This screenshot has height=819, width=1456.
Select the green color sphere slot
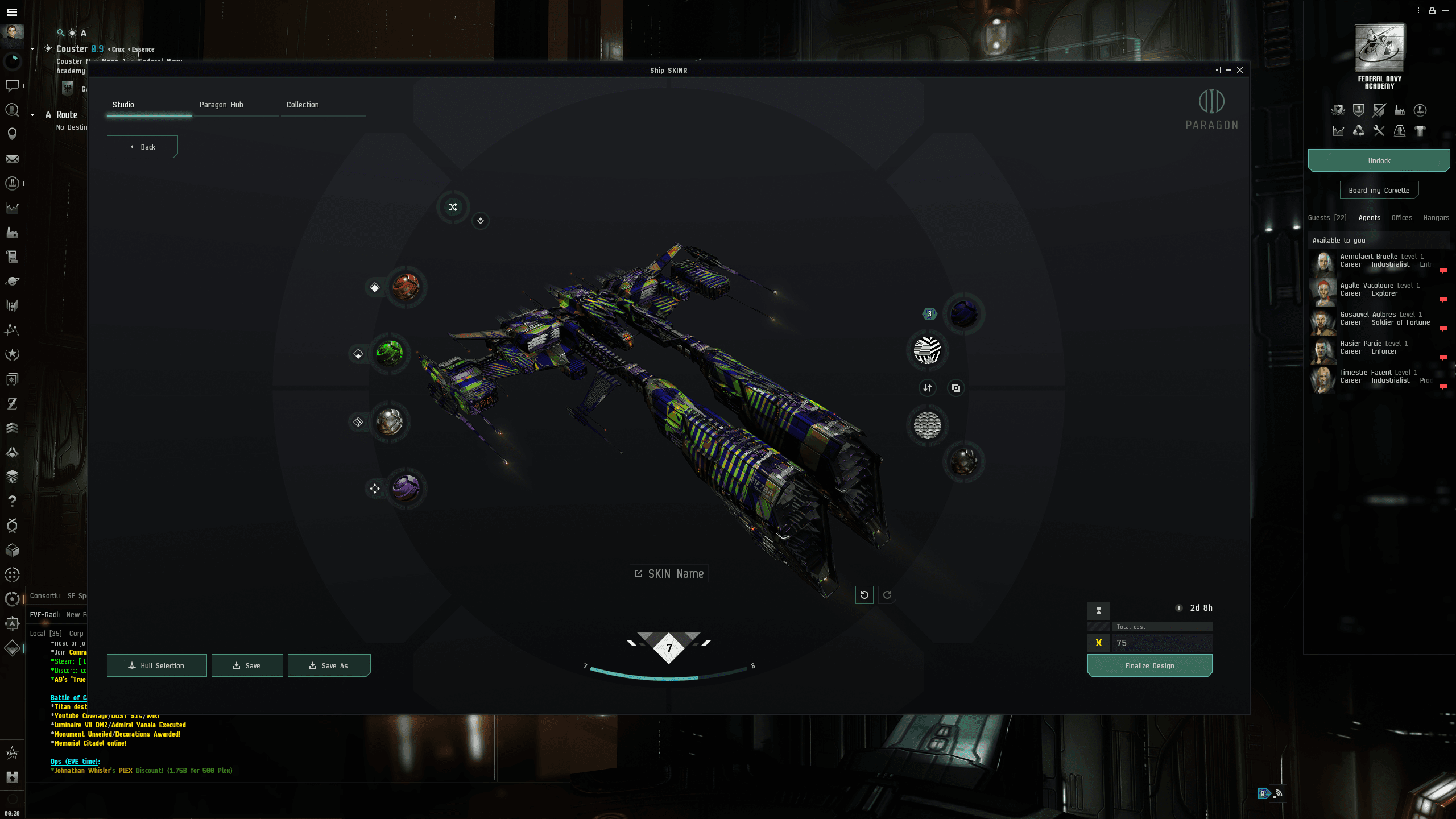click(x=390, y=353)
